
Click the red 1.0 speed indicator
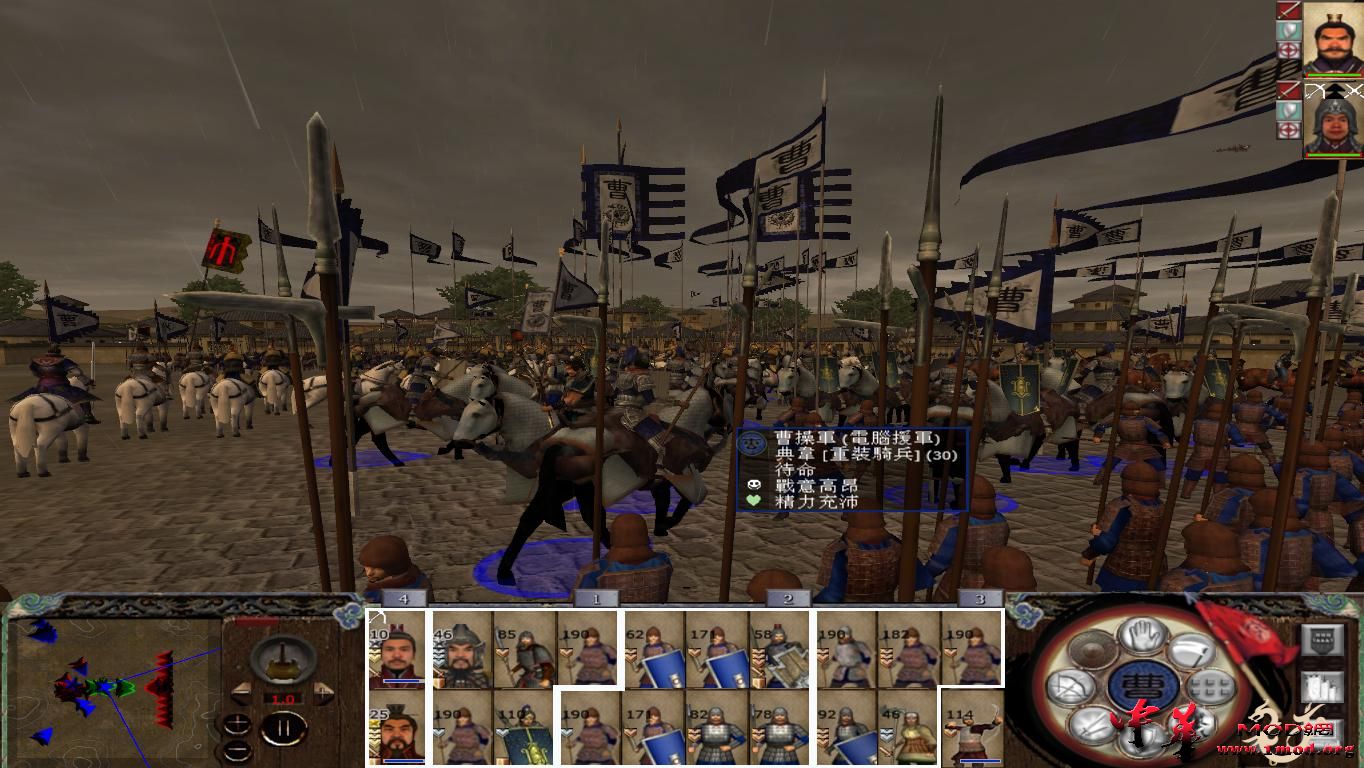283,699
